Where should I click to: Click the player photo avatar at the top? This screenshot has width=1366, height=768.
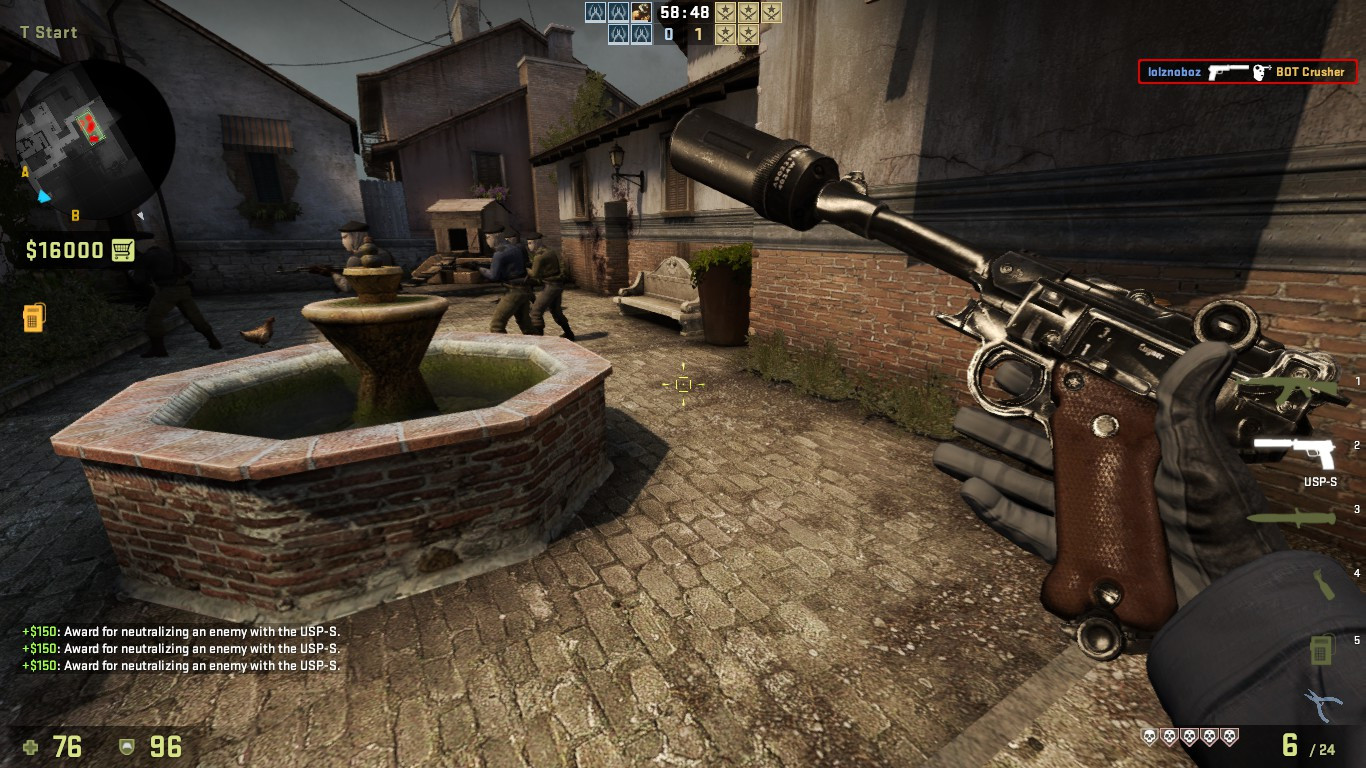[x=642, y=13]
